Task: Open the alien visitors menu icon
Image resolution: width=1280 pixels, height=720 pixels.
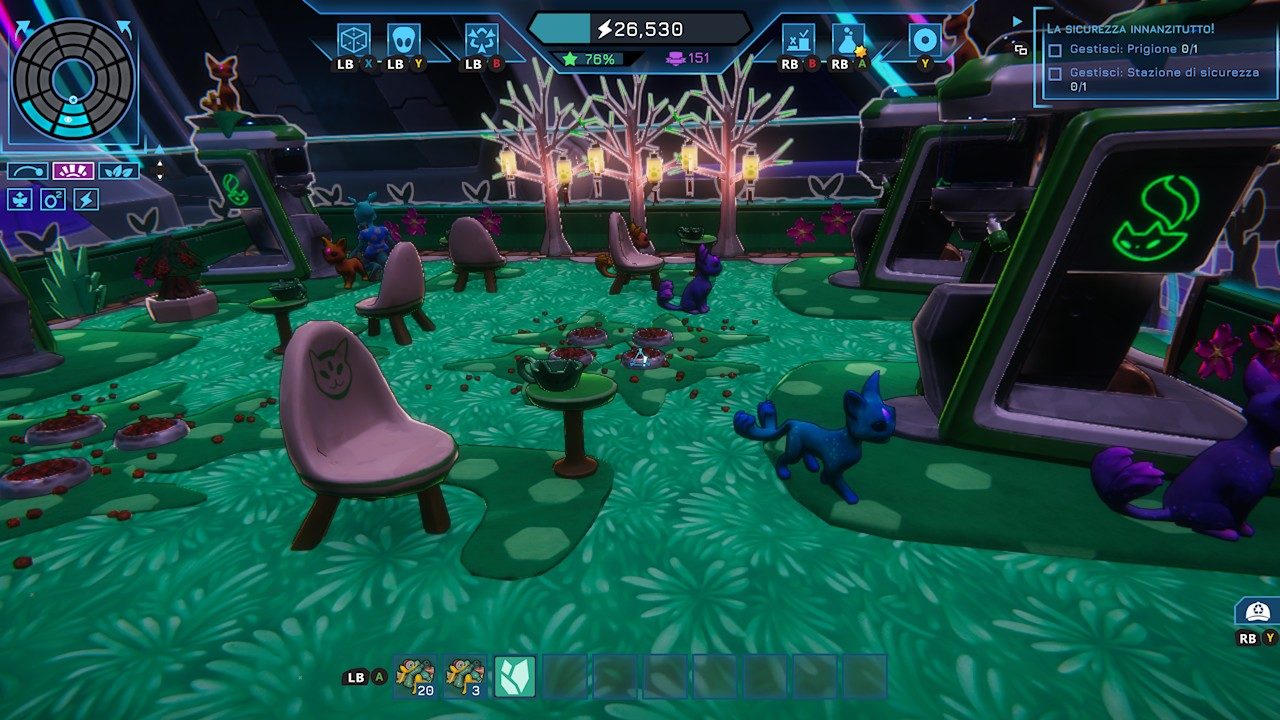Action: [404, 40]
